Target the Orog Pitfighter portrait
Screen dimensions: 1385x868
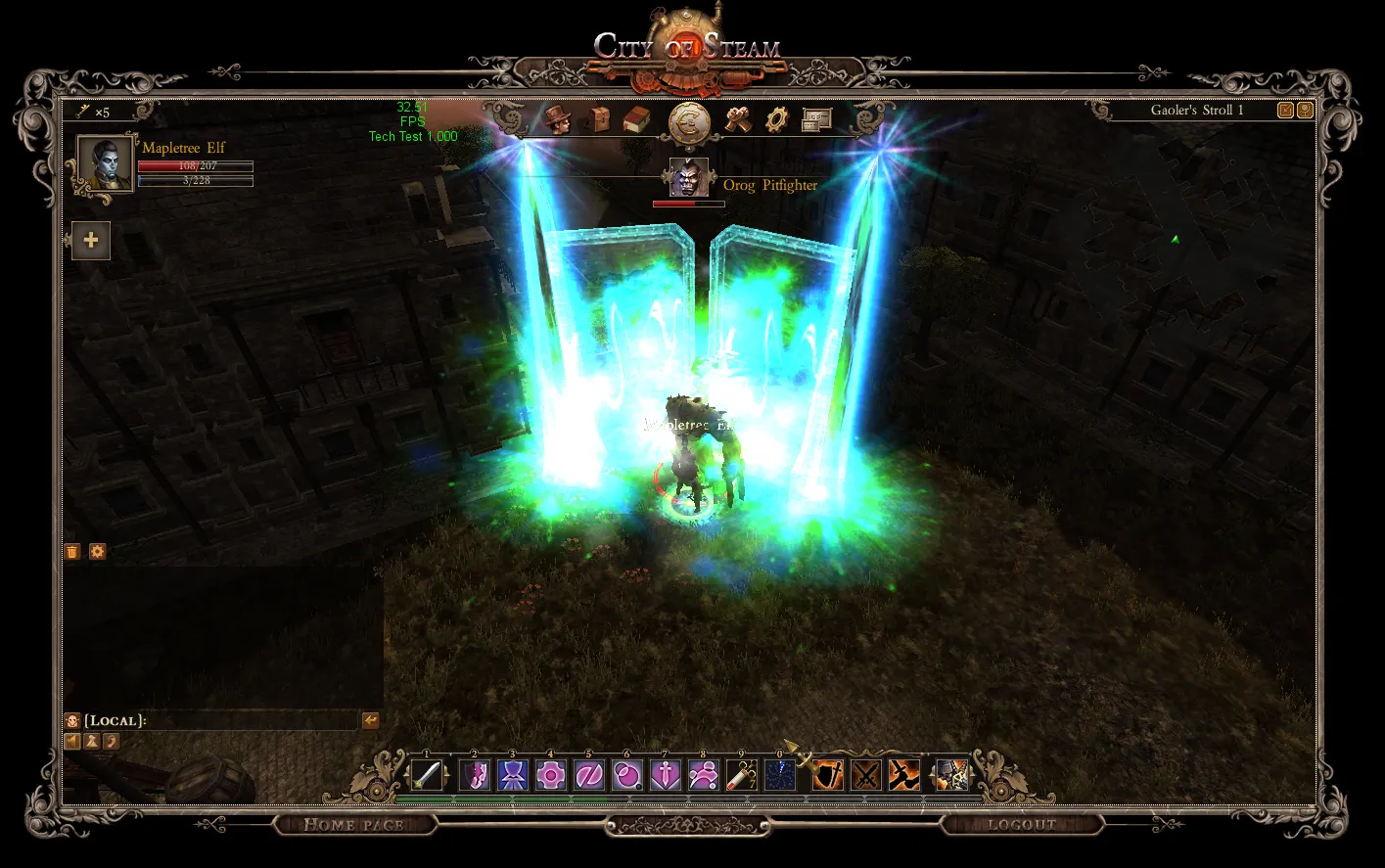click(x=688, y=178)
